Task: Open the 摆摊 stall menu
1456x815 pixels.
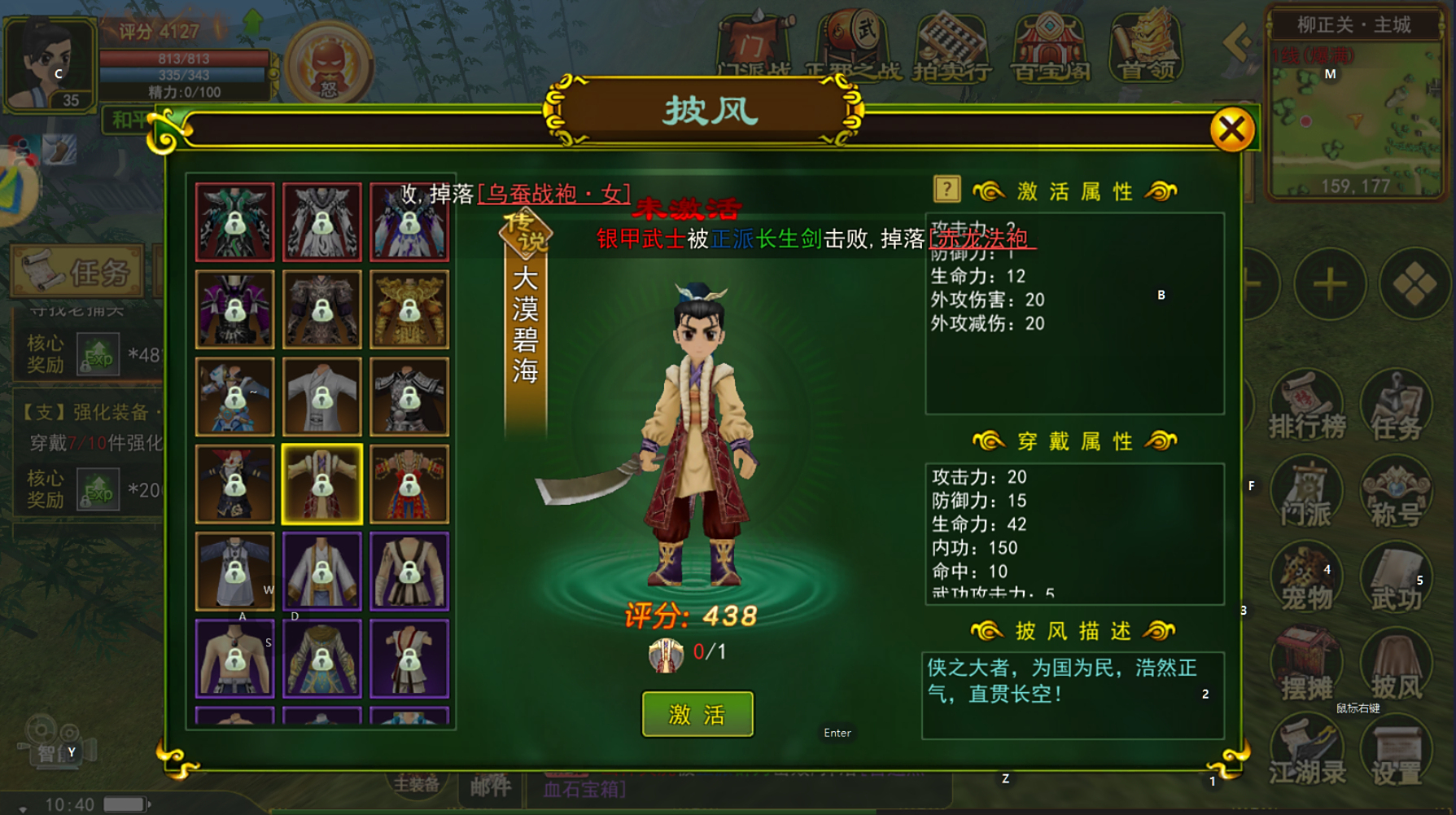Action: [x=1307, y=668]
